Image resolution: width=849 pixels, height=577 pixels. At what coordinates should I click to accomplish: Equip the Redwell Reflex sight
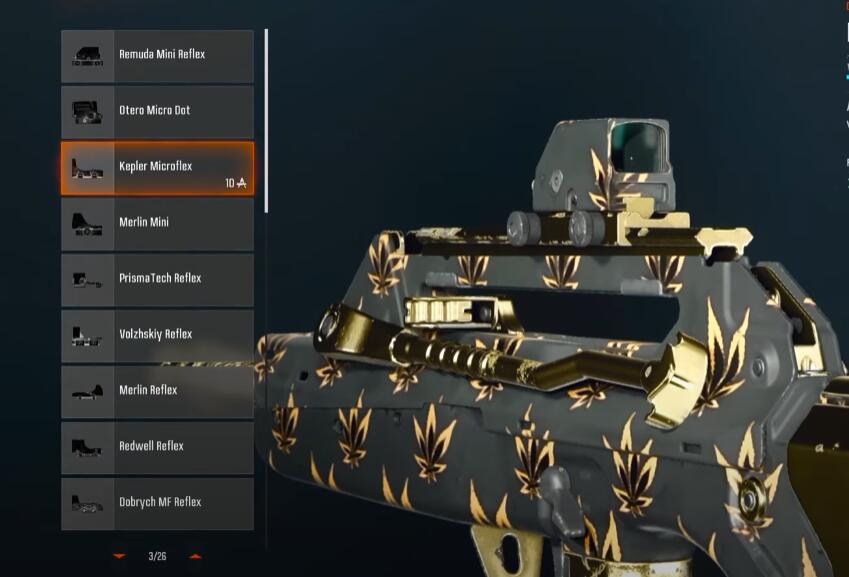click(157, 447)
